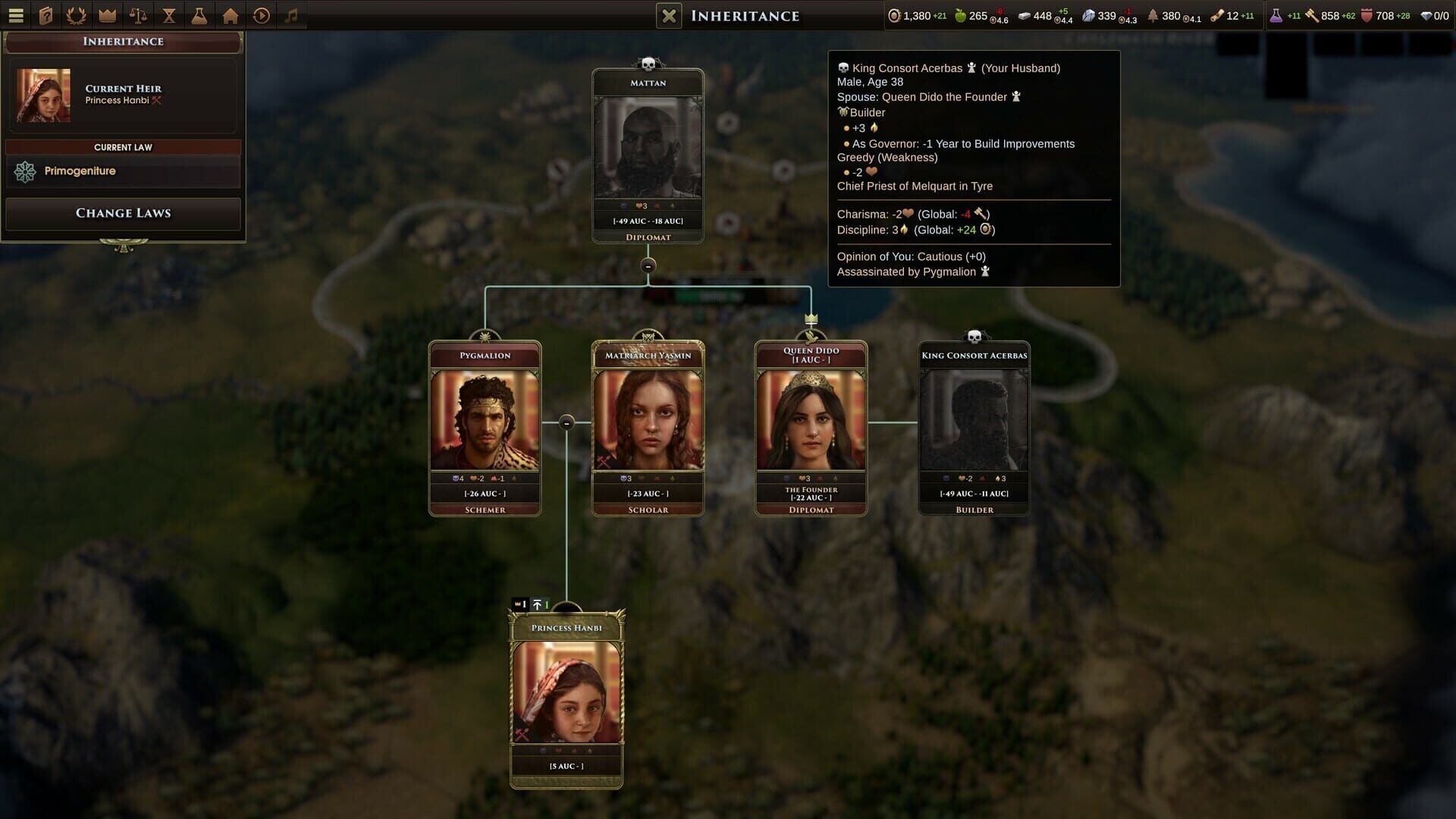View civics with the hammer icon
Screen dimensions: 1456x819
point(1311,14)
